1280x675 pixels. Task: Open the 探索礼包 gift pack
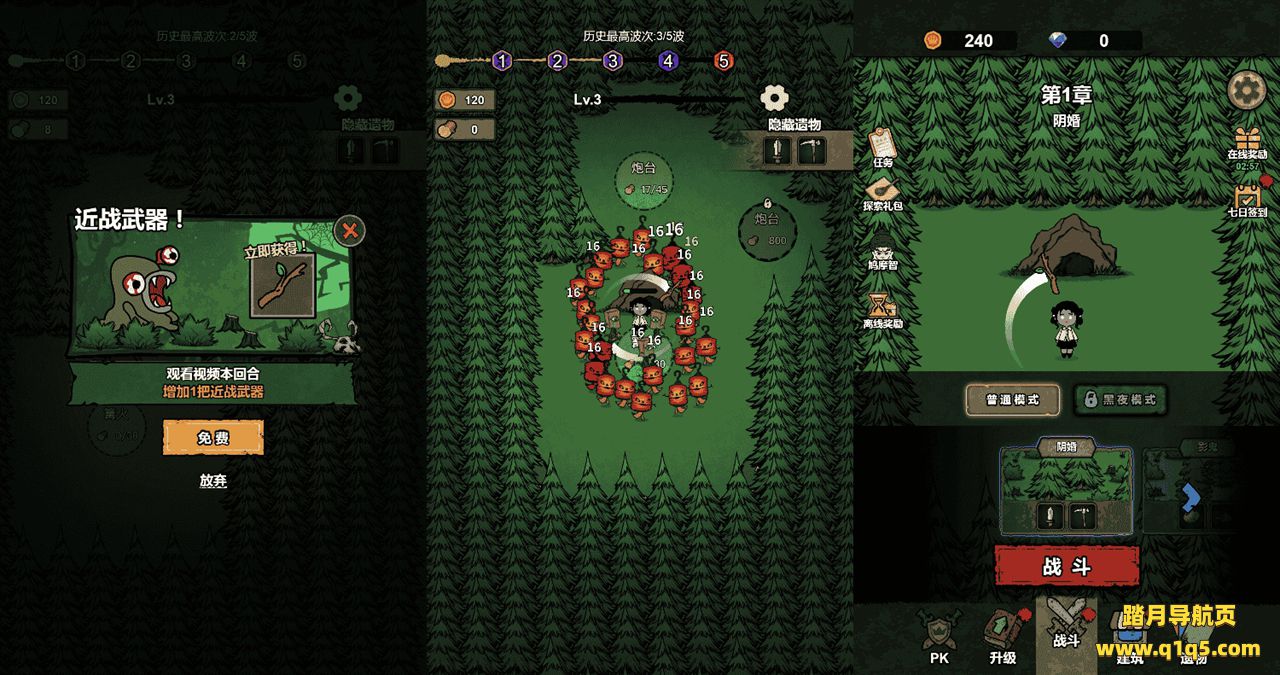882,192
